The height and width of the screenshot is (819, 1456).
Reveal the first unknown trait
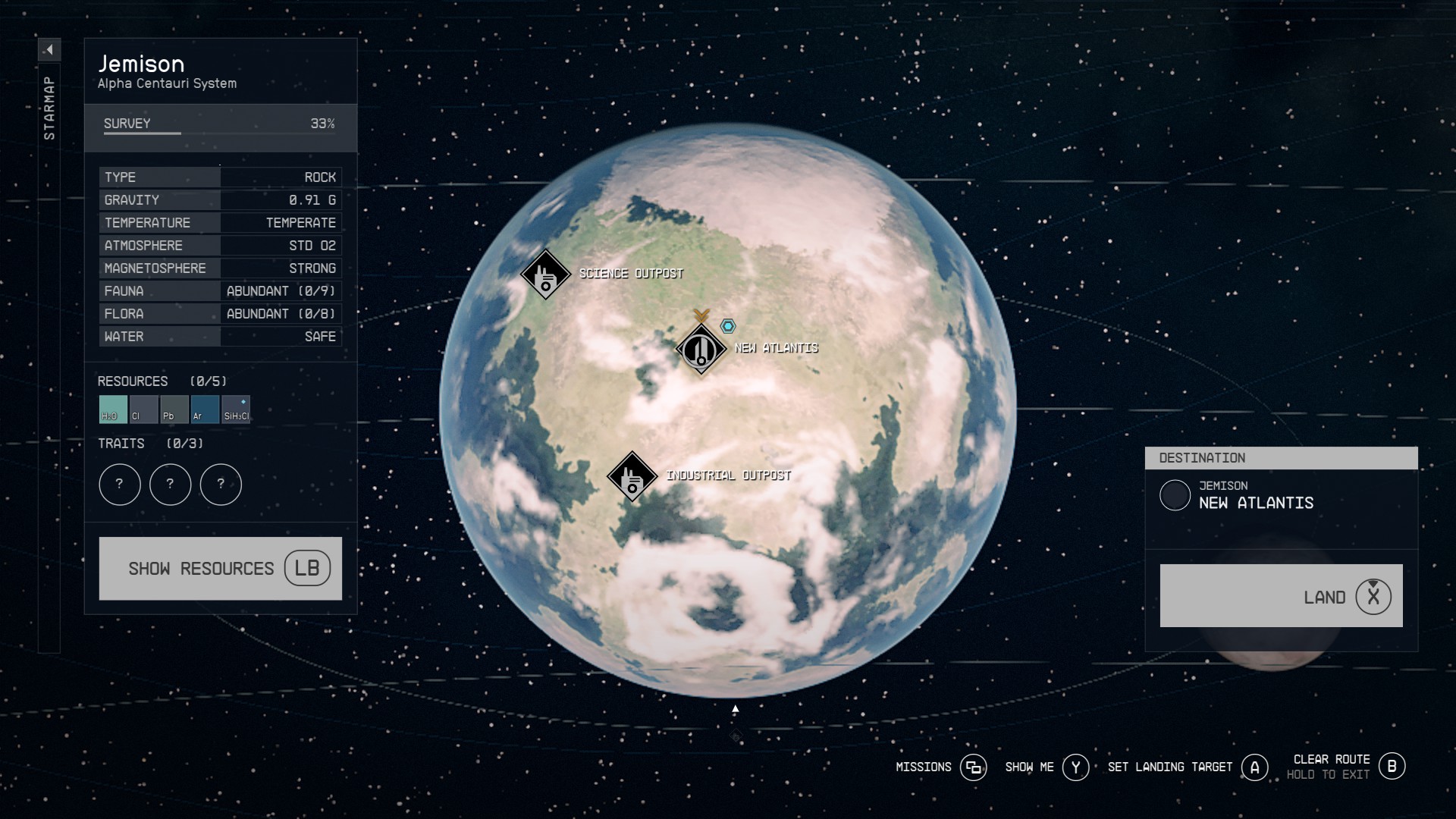[119, 485]
